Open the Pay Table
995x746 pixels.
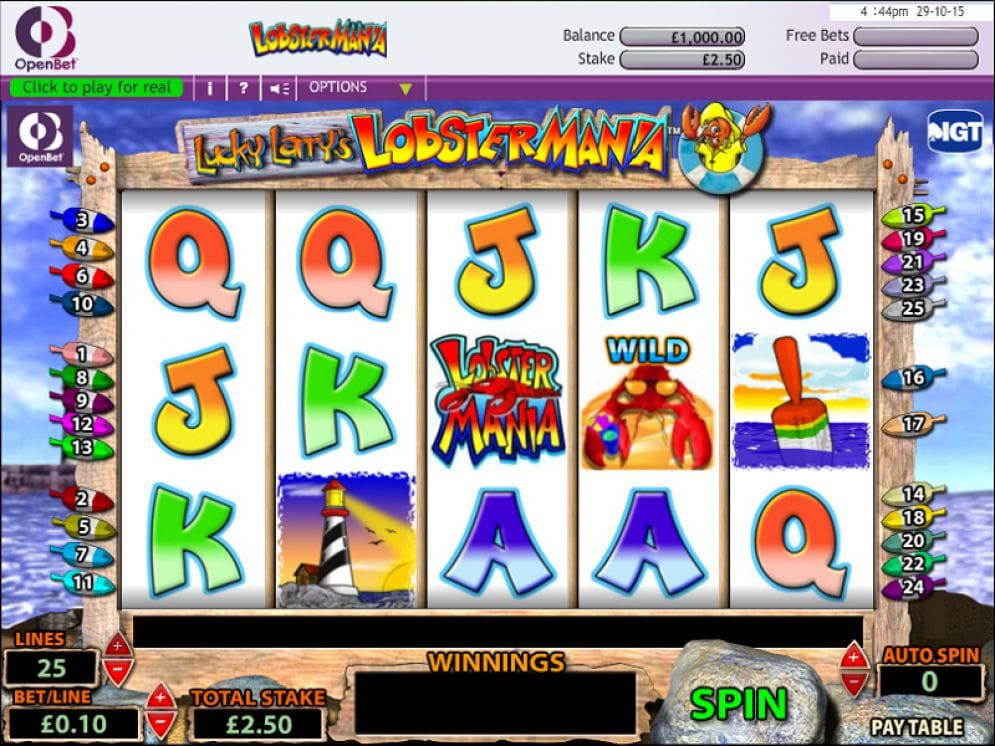click(916, 727)
